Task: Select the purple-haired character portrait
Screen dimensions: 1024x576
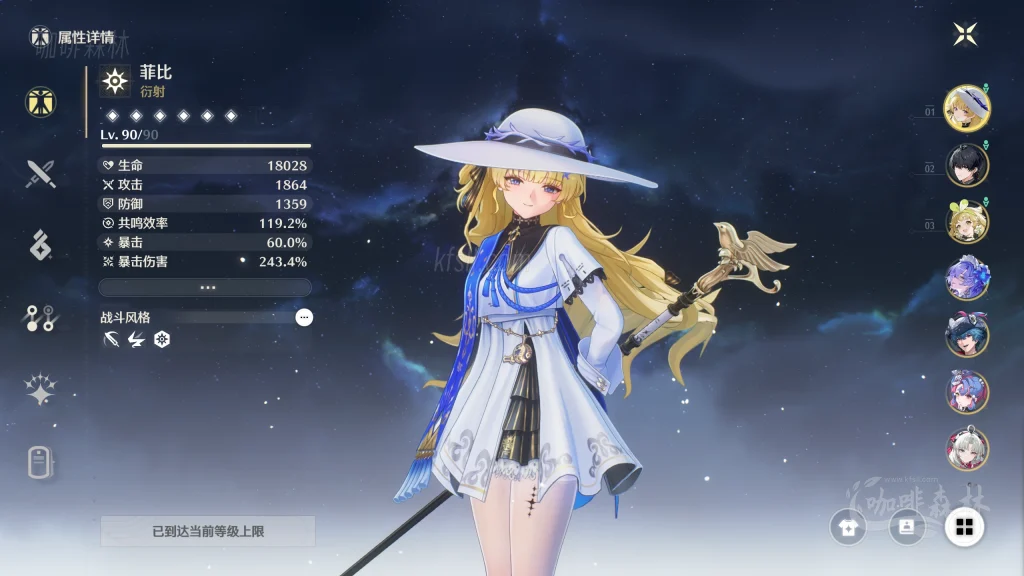Action: point(967,279)
